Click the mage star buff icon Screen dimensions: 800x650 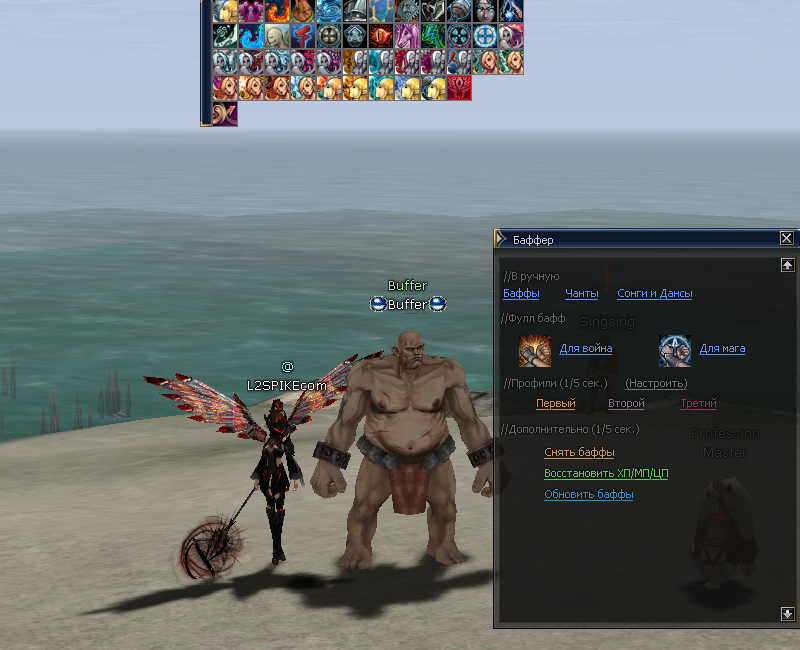click(x=675, y=351)
